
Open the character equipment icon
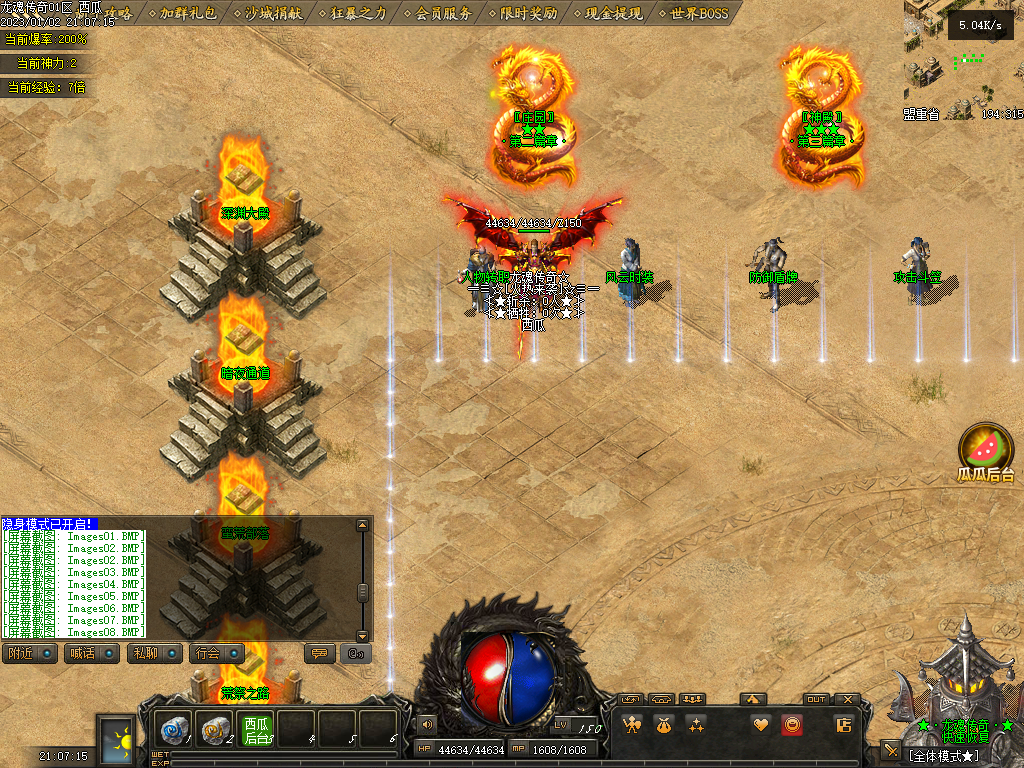pyautogui.click(x=631, y=725)
